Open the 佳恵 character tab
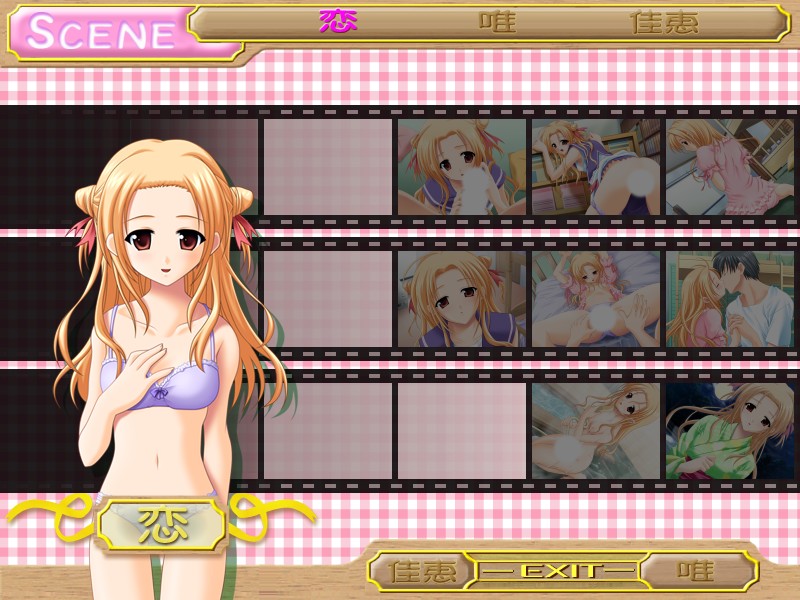Screen dimensions: 800x600 tap(665, 22)
